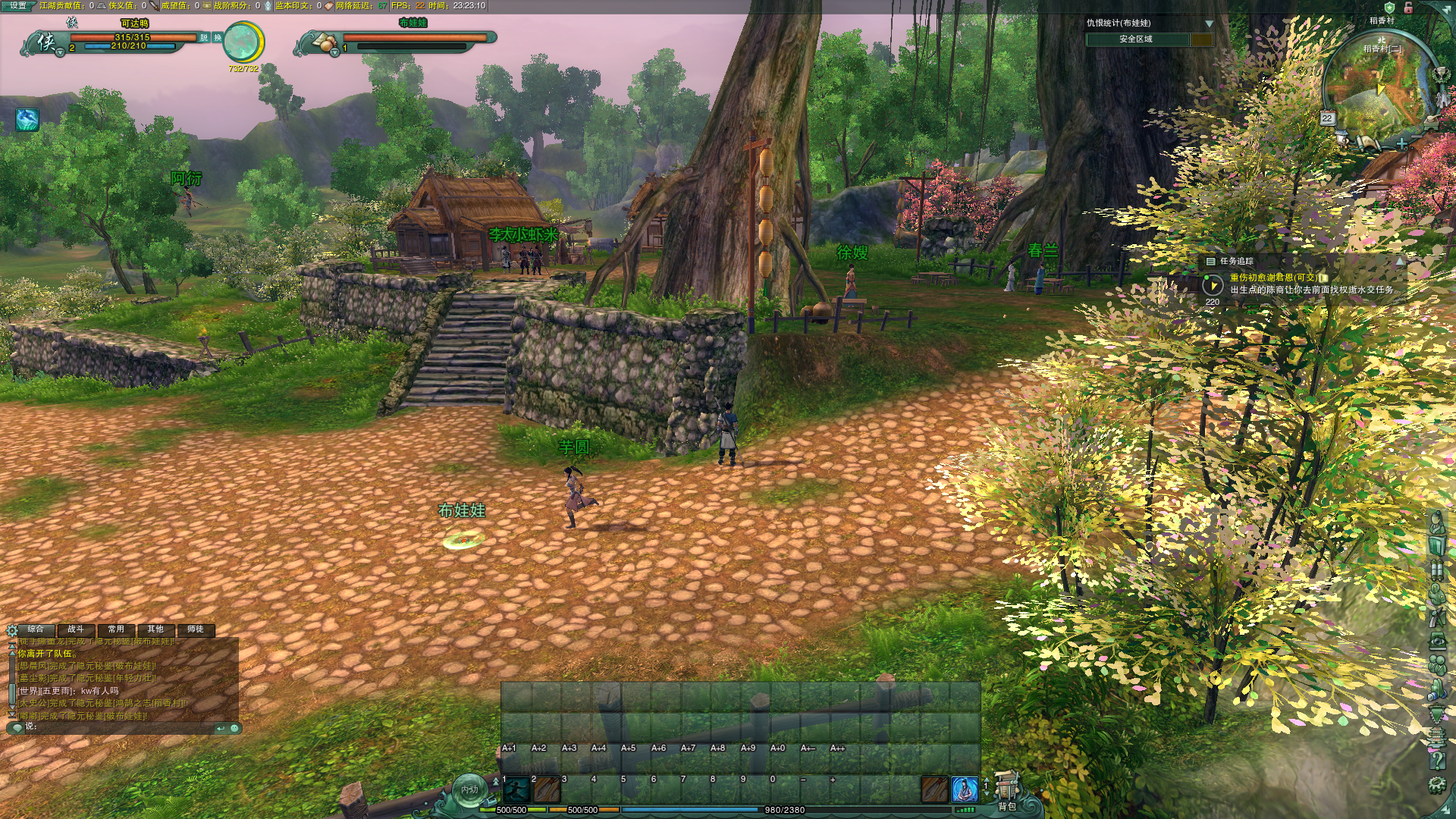Open the 师徒 chat tab
Screen dimensions: 1456x819
(x=196, y=629)
